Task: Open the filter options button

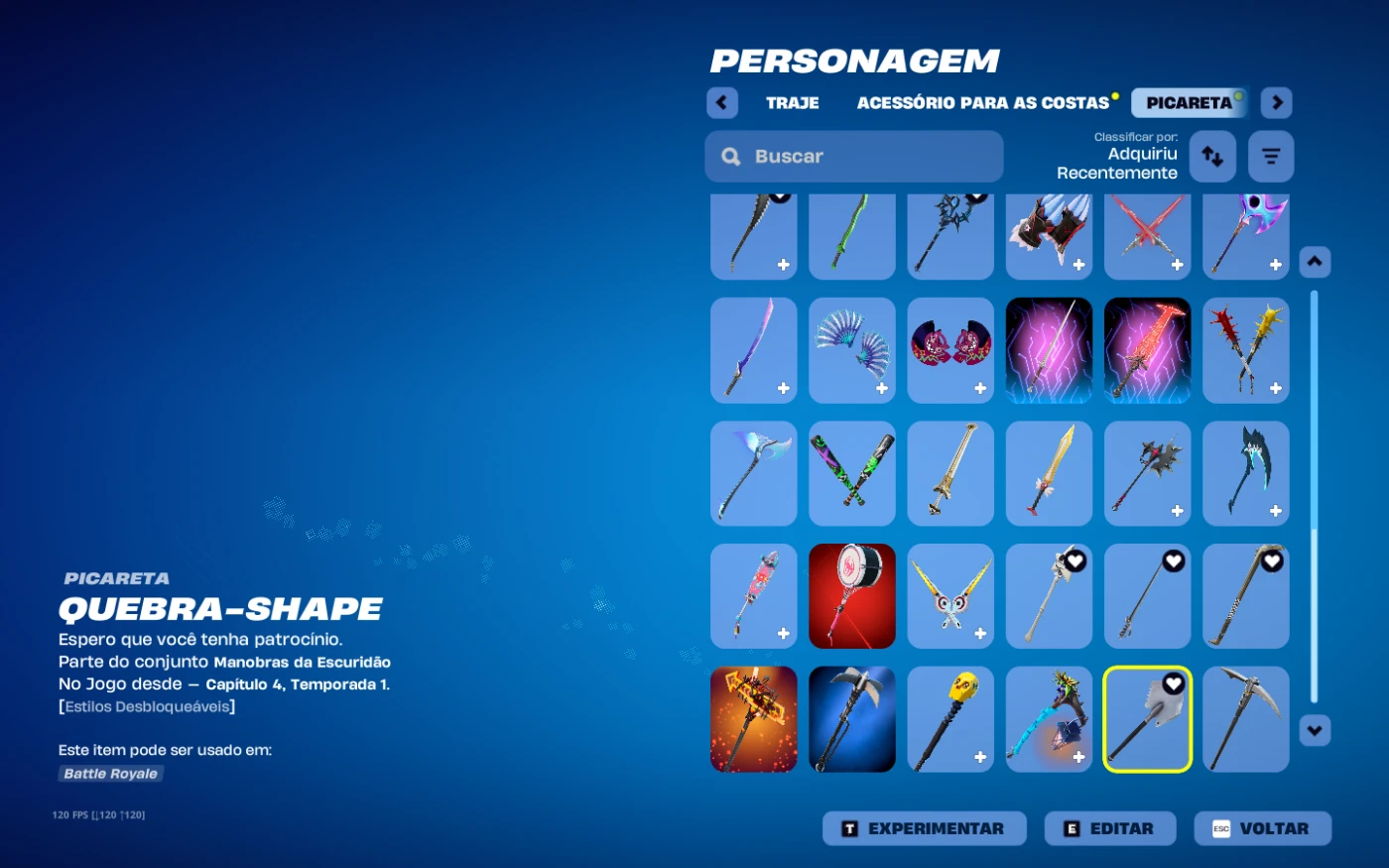Action: pyautogui.click(x=1271, y=157)
